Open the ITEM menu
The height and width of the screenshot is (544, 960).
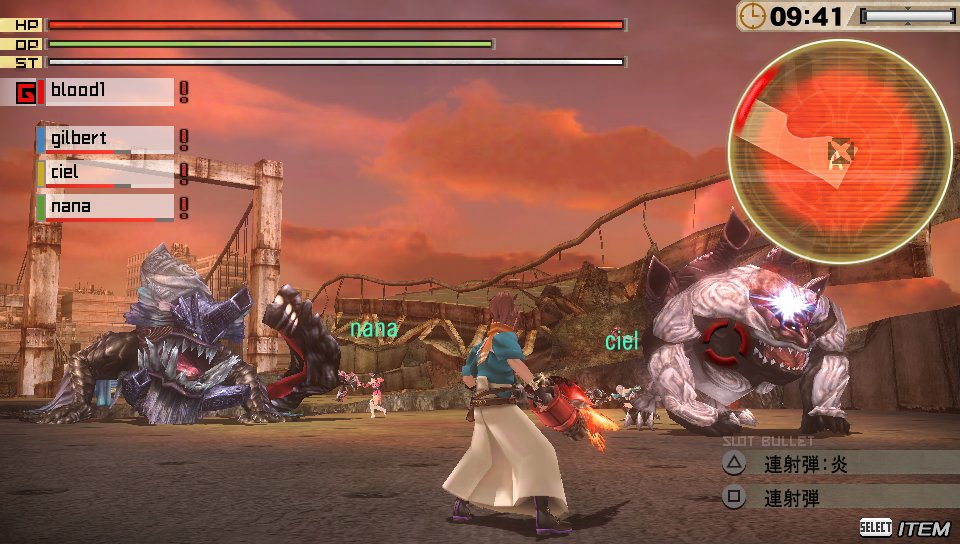pos(904,528)
